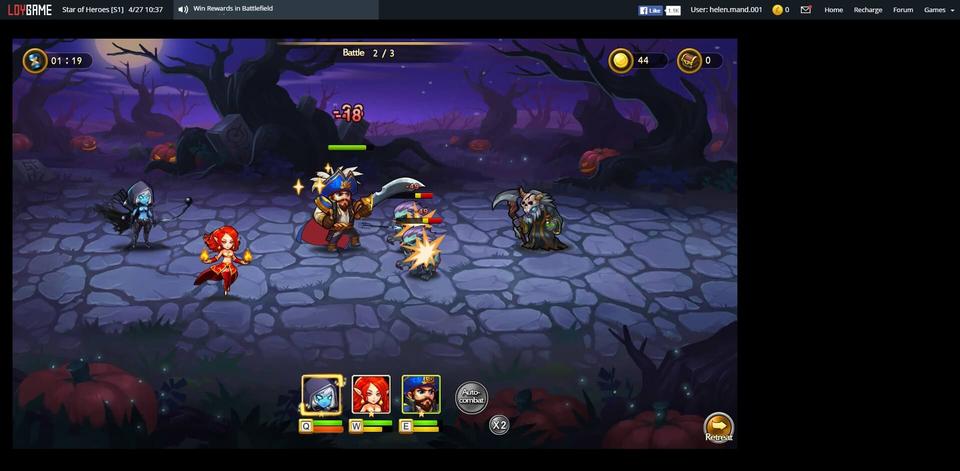This screenshot has width=960, height=471.
Task: Click the gold coin counter icon
Action: tap(621, 61)
